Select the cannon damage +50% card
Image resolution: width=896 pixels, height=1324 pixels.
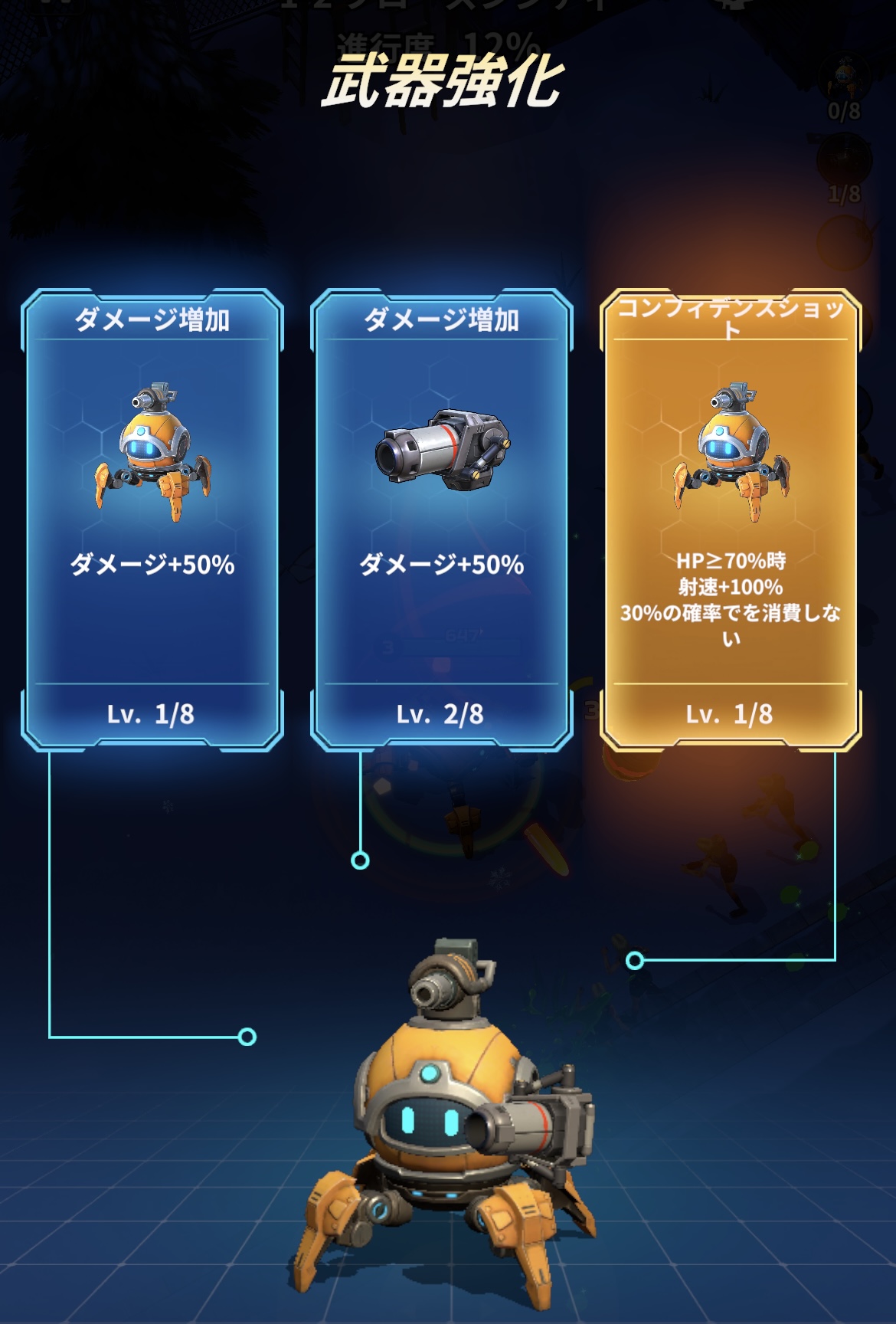coord(441,519)
